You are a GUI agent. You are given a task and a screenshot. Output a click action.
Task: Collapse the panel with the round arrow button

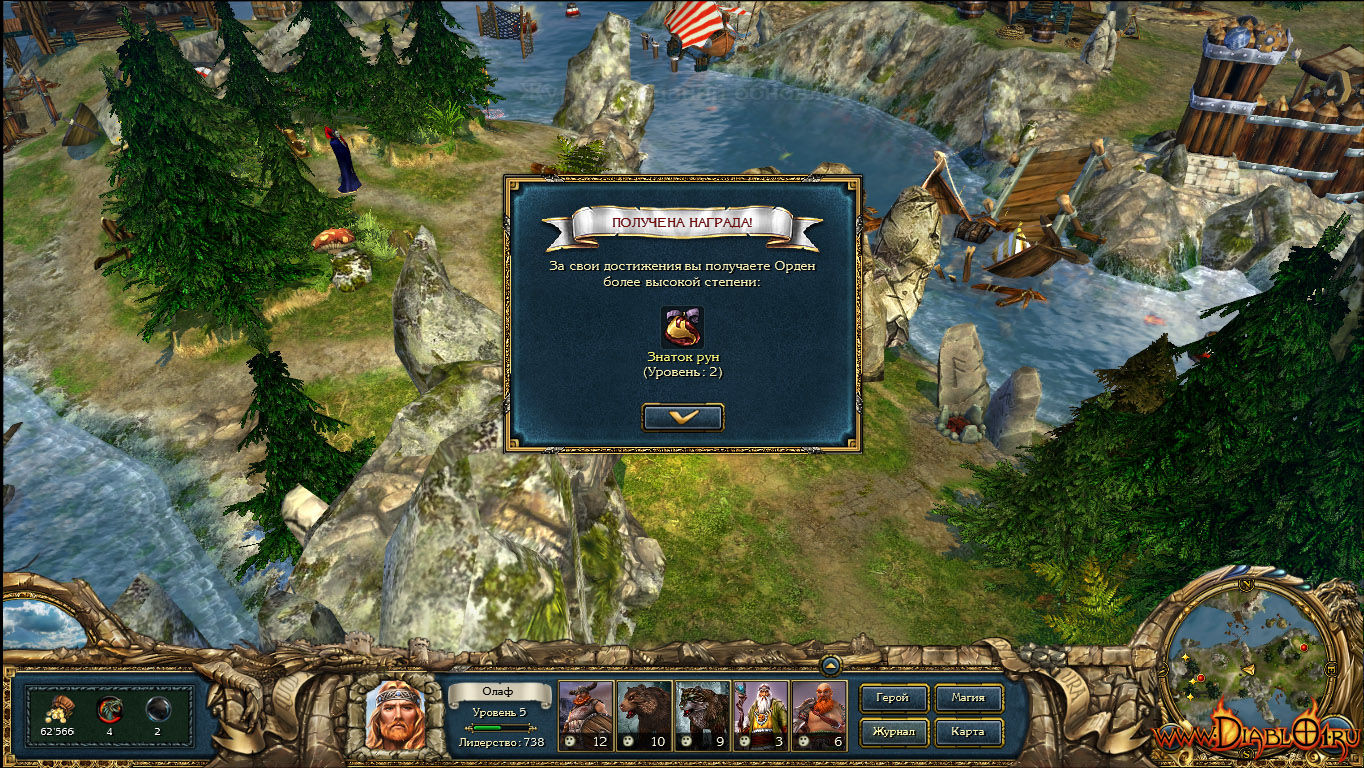click(829, 663)
